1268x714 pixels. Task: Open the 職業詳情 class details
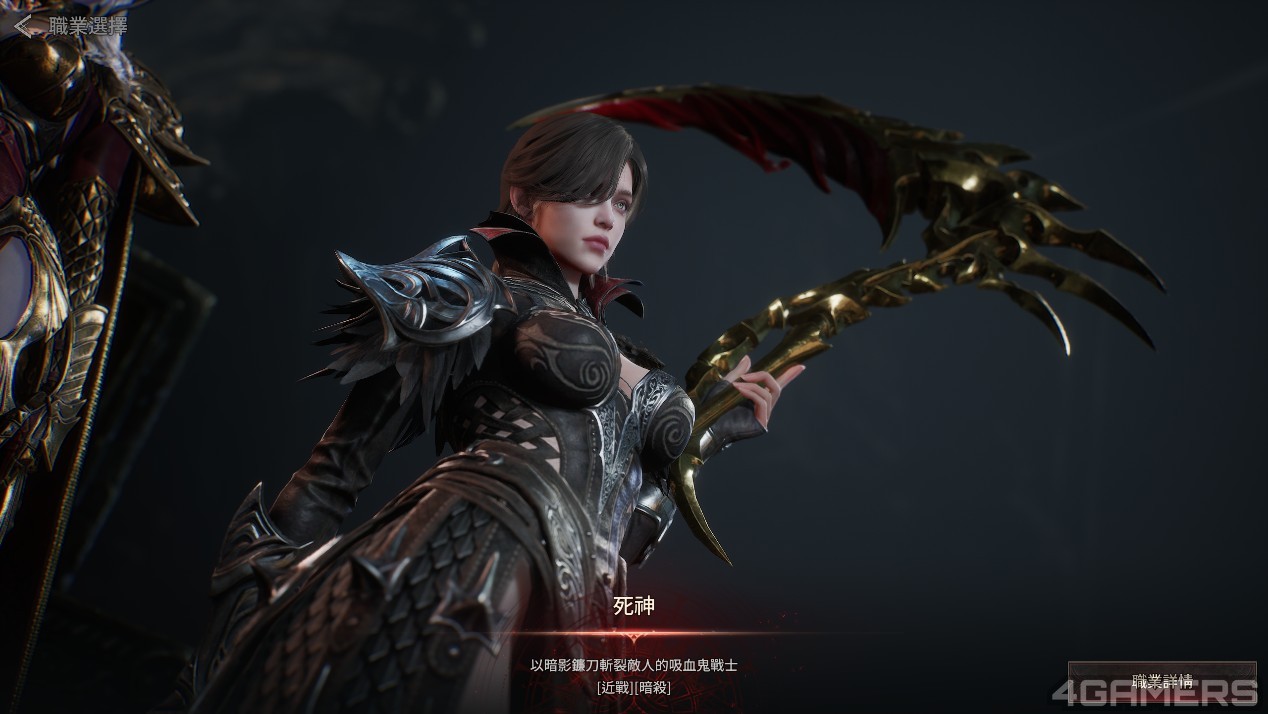coord(1161,681)
